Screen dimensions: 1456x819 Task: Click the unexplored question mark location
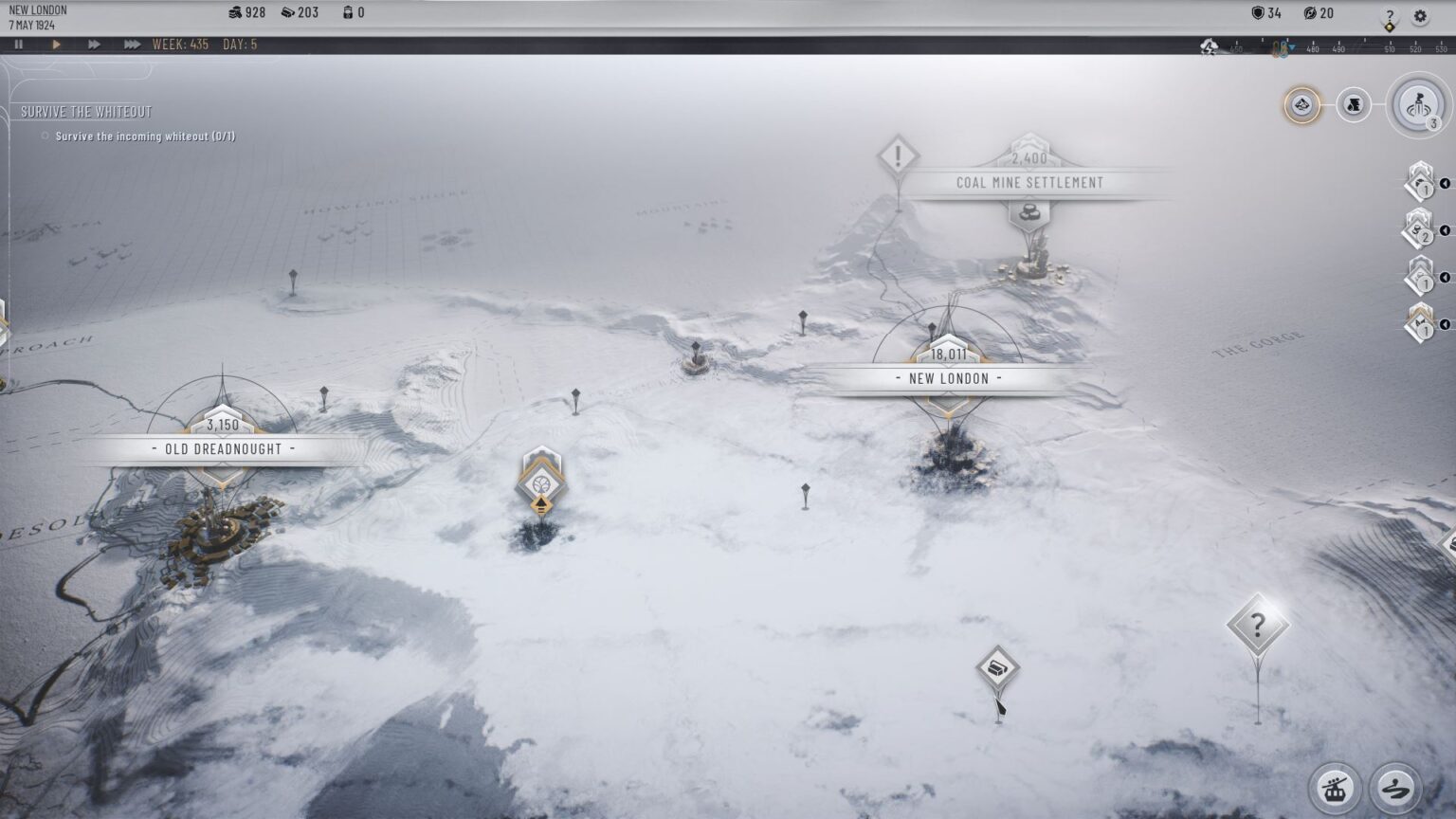pyautogui.click(x=1258, y=623)
